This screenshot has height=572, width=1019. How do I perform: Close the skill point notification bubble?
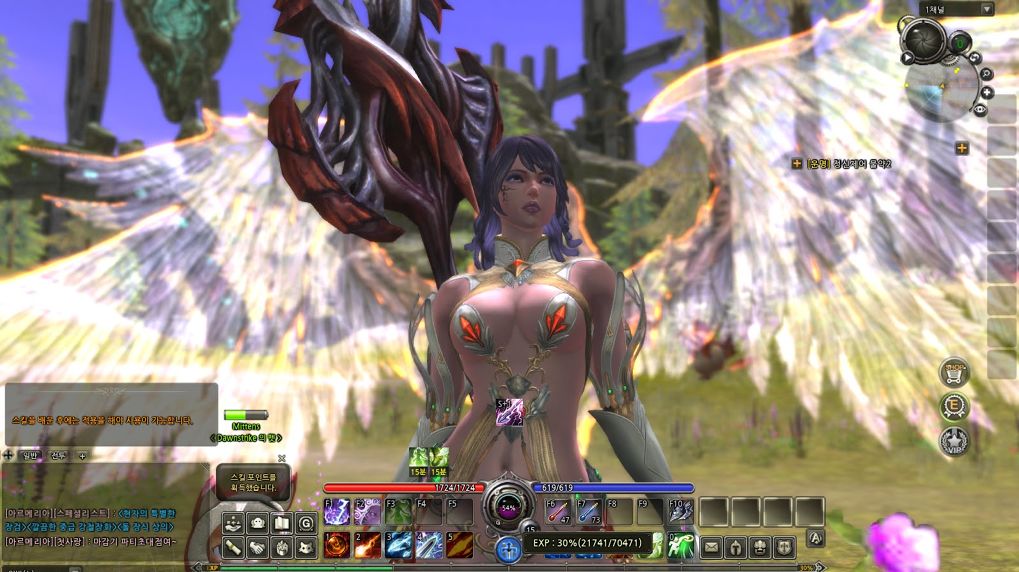click(281, 458)
